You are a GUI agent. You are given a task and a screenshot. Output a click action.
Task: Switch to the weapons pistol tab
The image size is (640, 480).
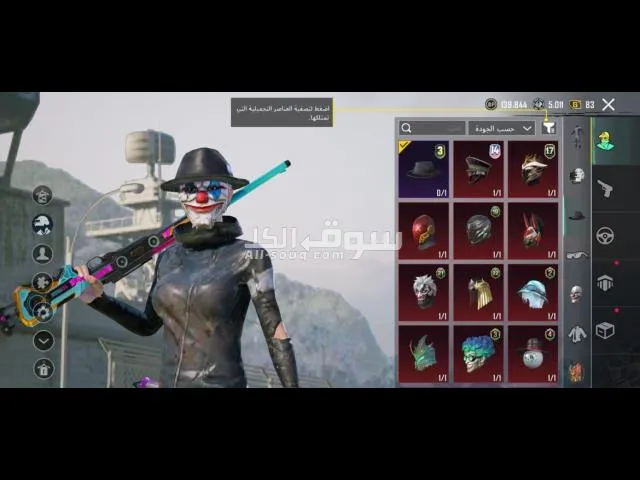pos(605,188)
